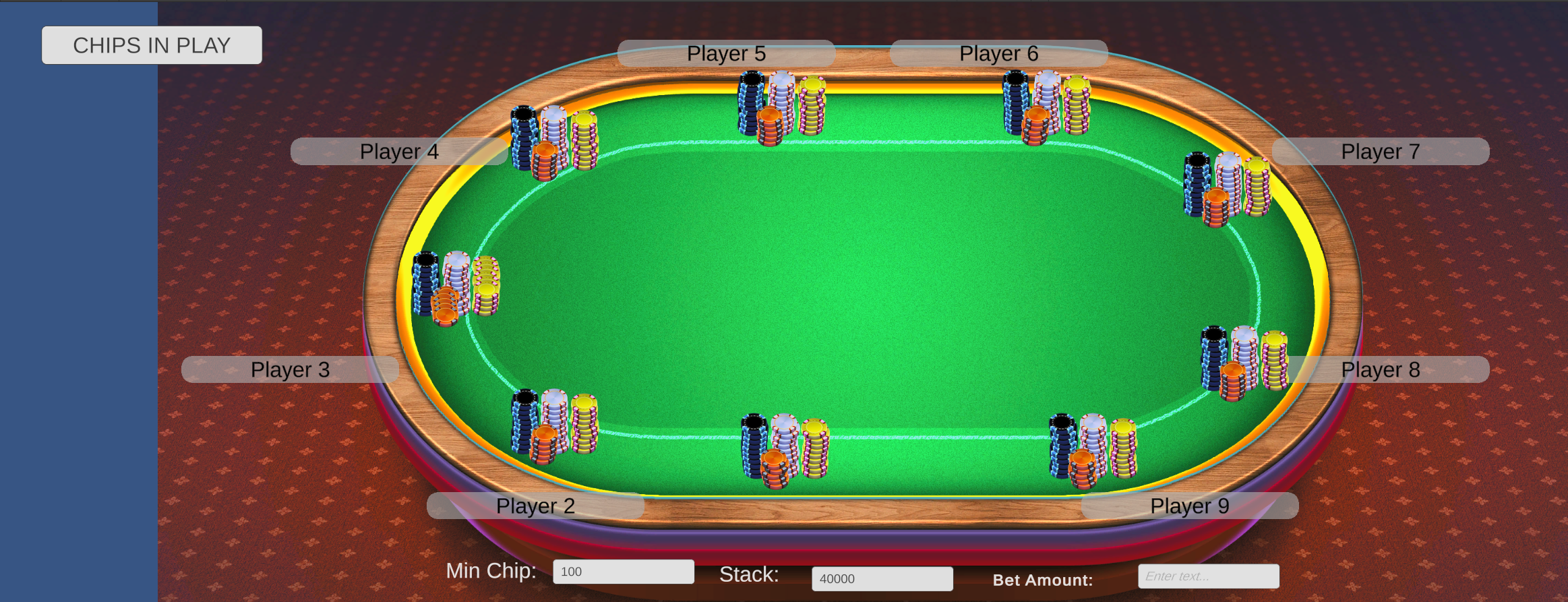Screen dimensions: 1568x602
Task: Select Player 9's orange chip stack
Action: 1082,462
